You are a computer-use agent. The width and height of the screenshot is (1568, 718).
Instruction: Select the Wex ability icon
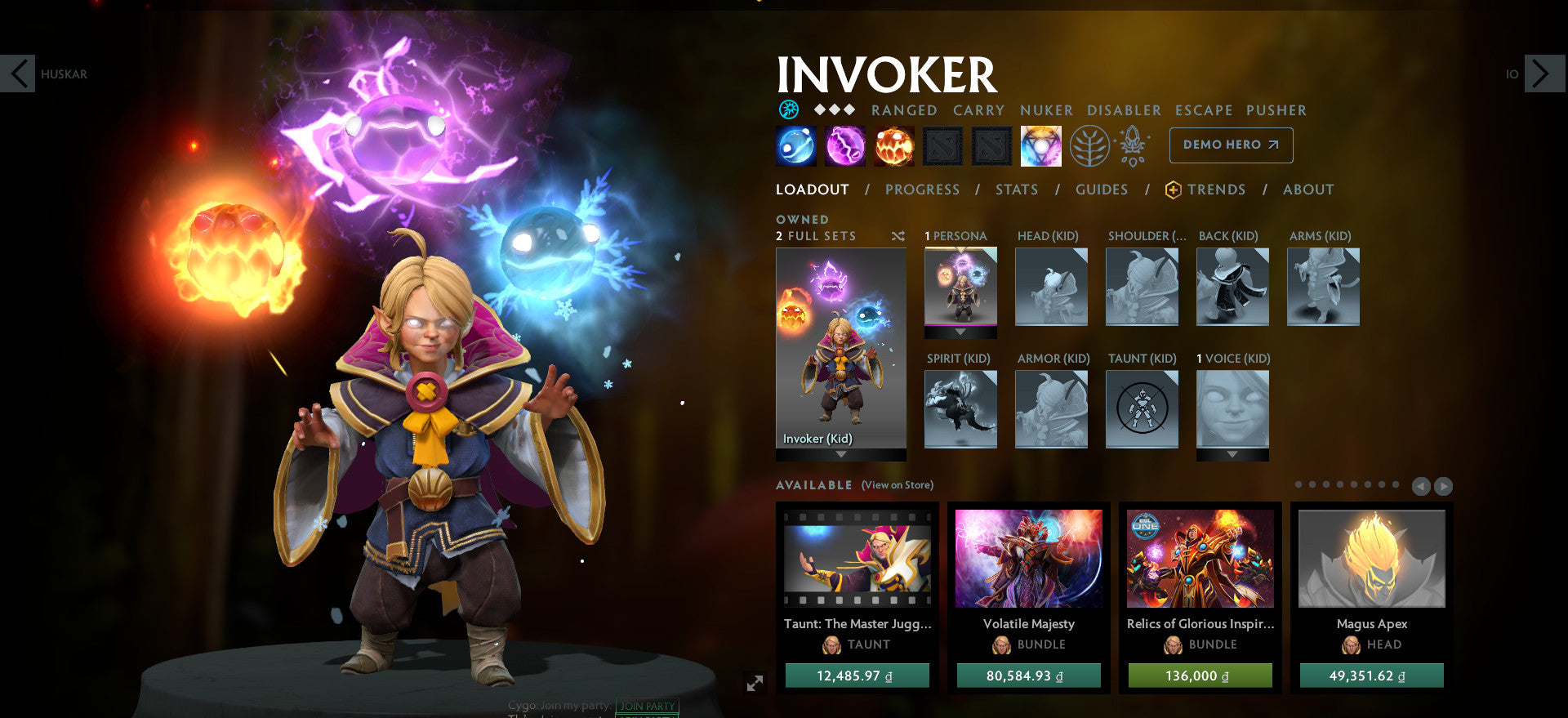[845, 145]
